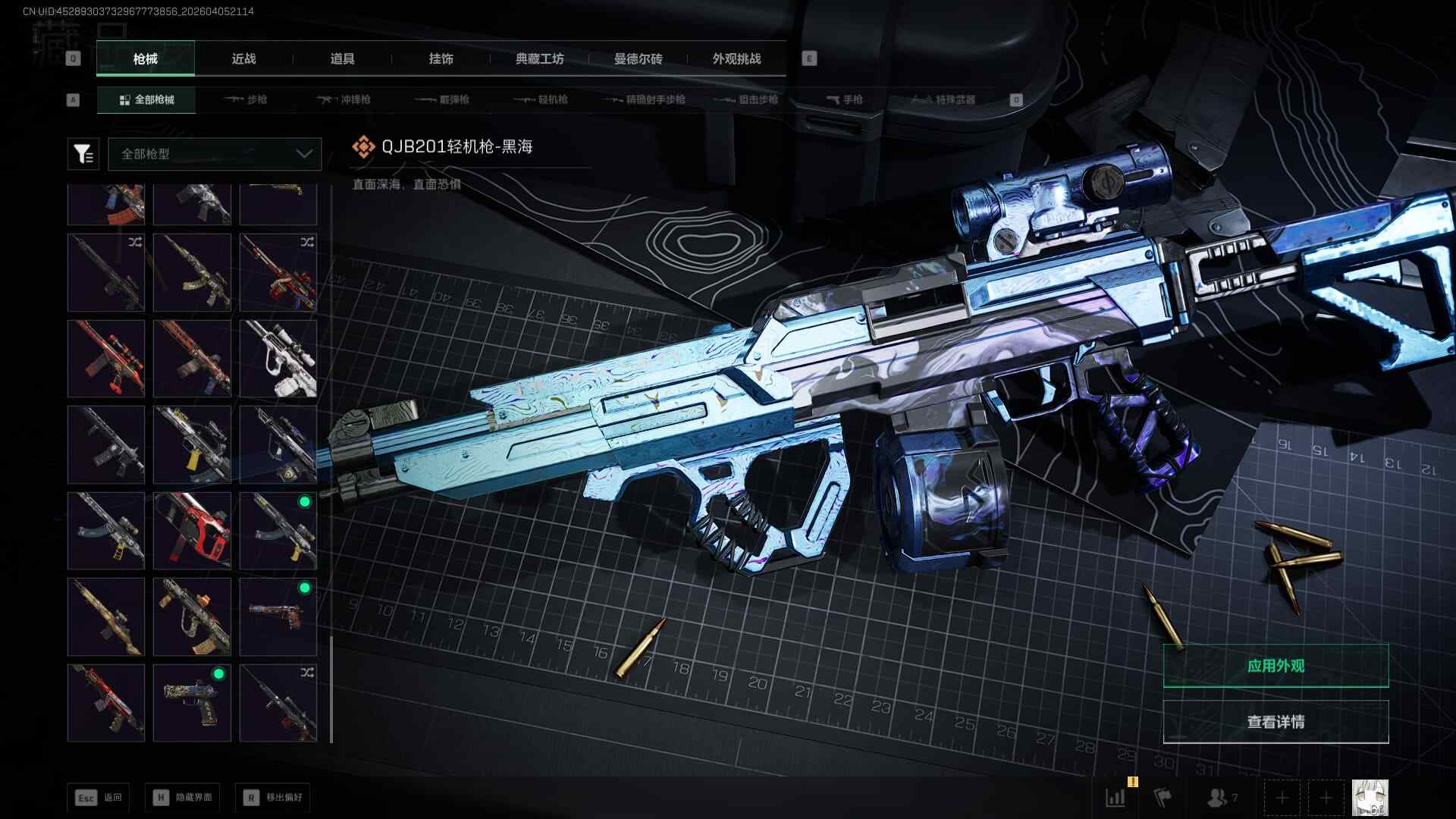The height and width of the screenshot is (819, 1456).
Task: Filter weapons by 冲锋枪 submachine guns
Action: click(x=344, y=99)
